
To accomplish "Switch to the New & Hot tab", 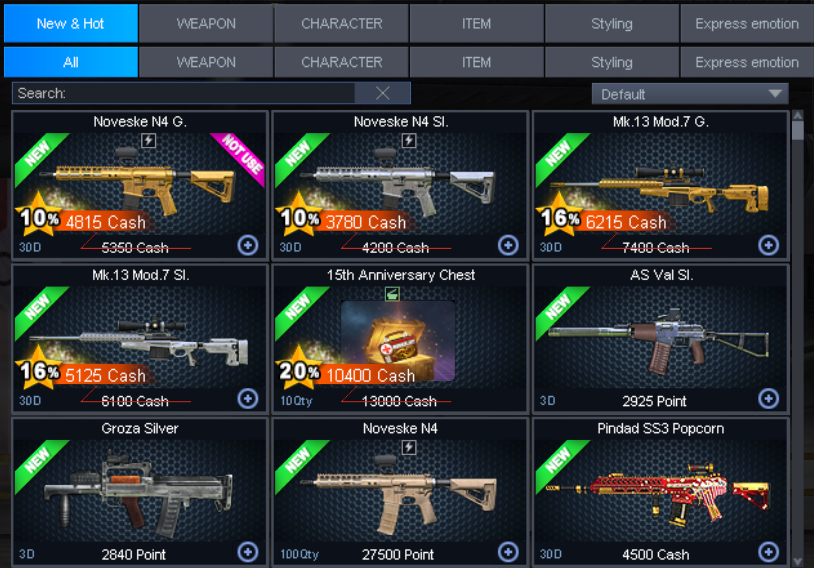I will click(70, 23).
